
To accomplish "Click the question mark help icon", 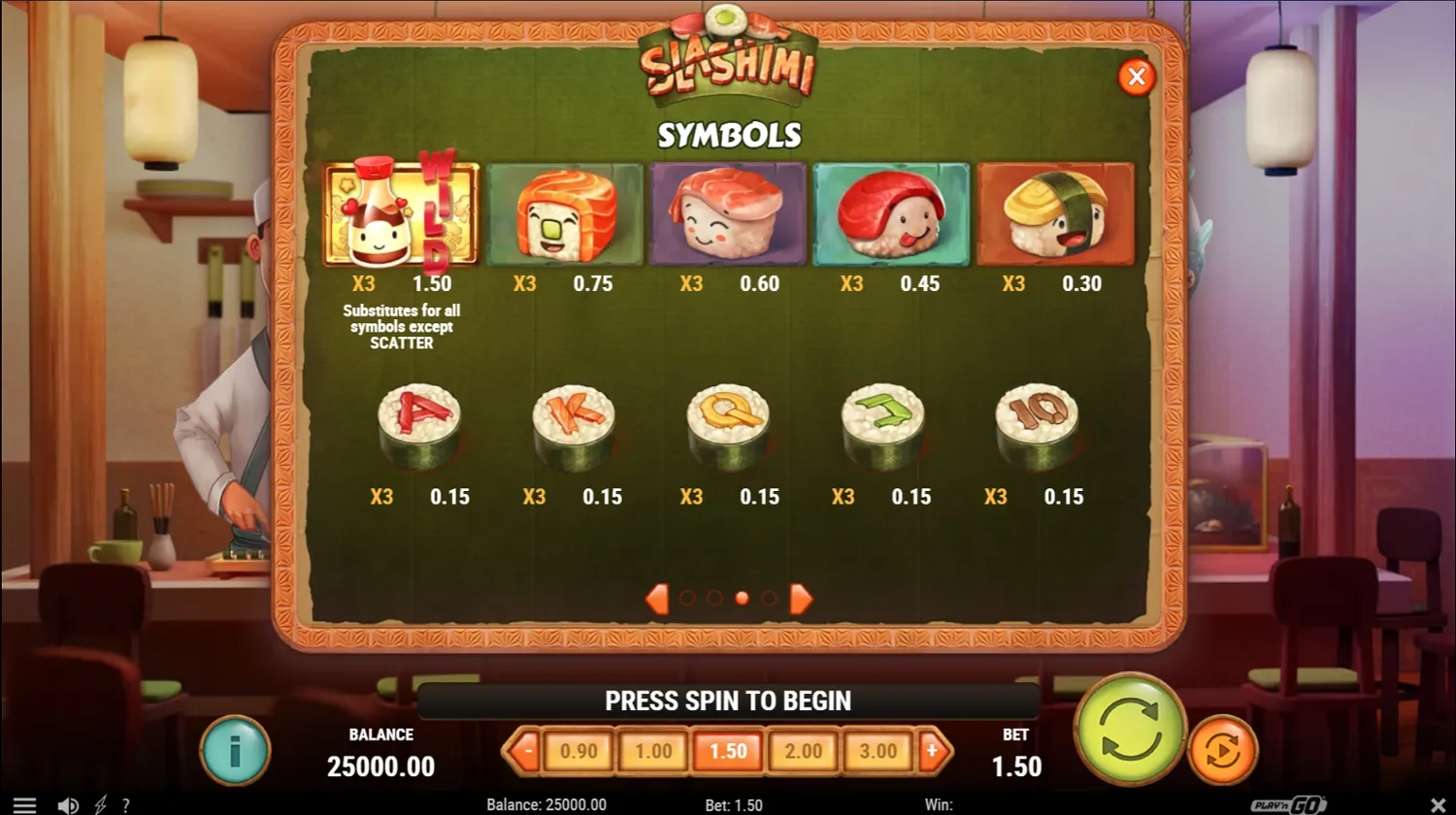I will tap(125, 804).
